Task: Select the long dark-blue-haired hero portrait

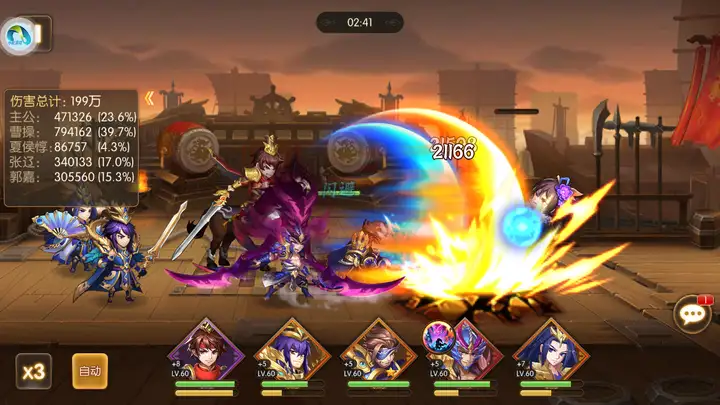Action: point(551,346)
